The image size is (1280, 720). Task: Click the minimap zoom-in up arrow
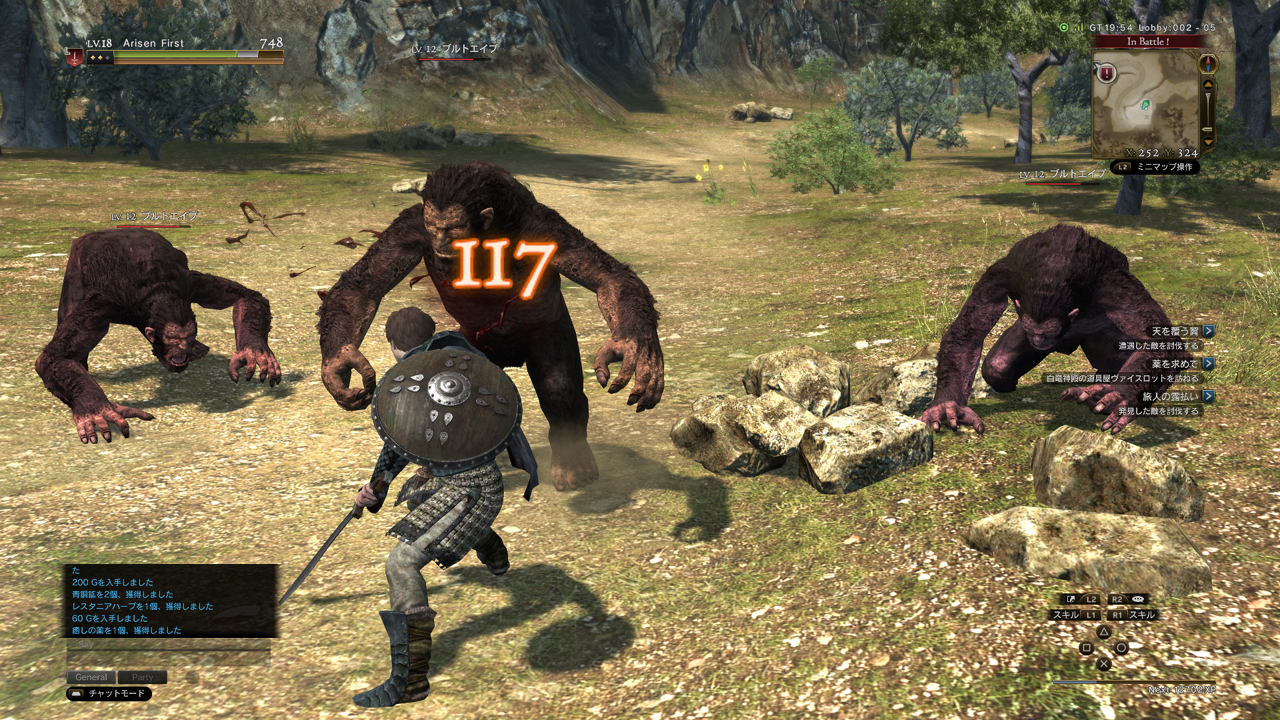pos(1208,84)
